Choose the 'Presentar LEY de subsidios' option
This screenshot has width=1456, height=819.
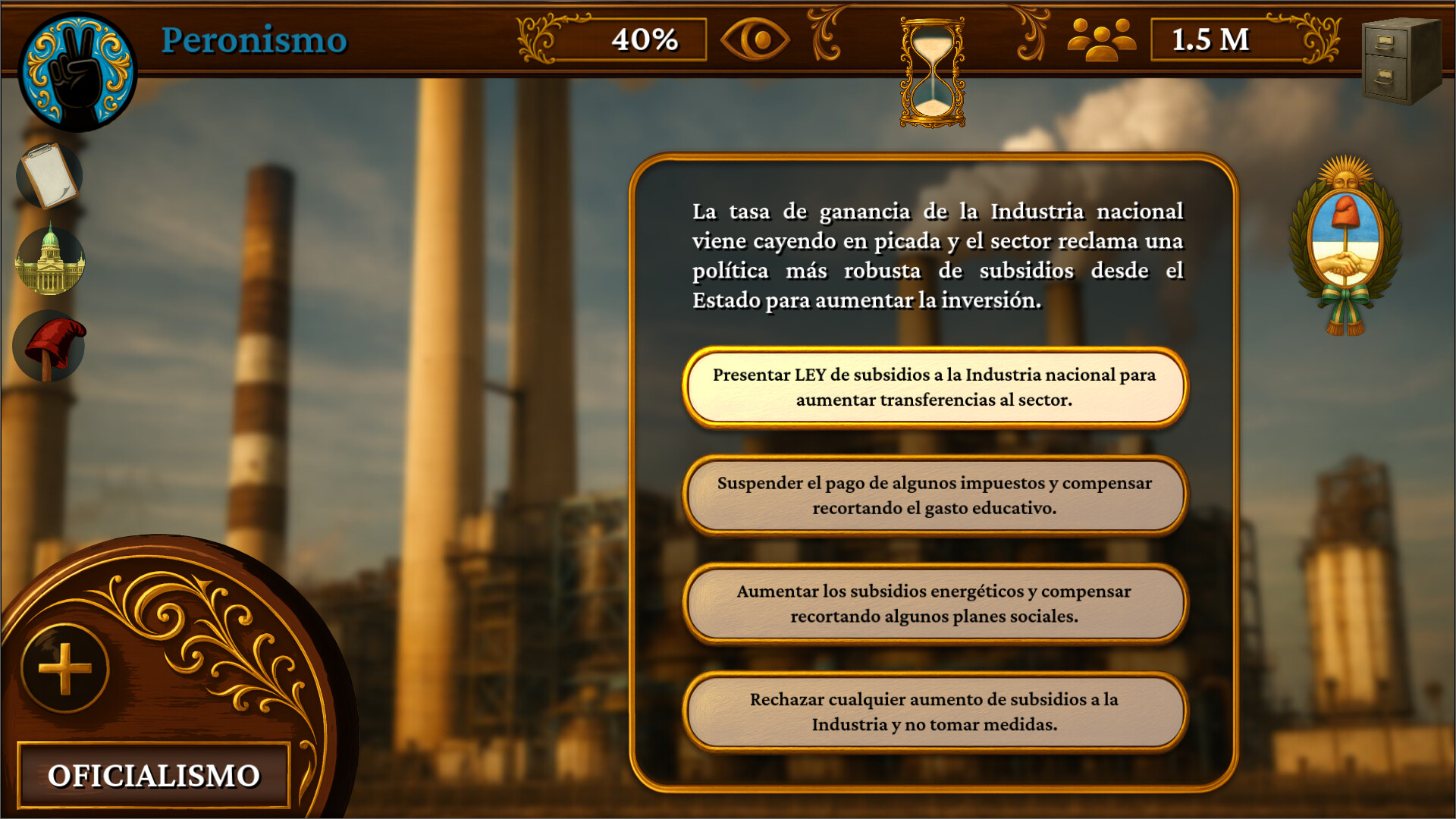(x=934, y=387)
